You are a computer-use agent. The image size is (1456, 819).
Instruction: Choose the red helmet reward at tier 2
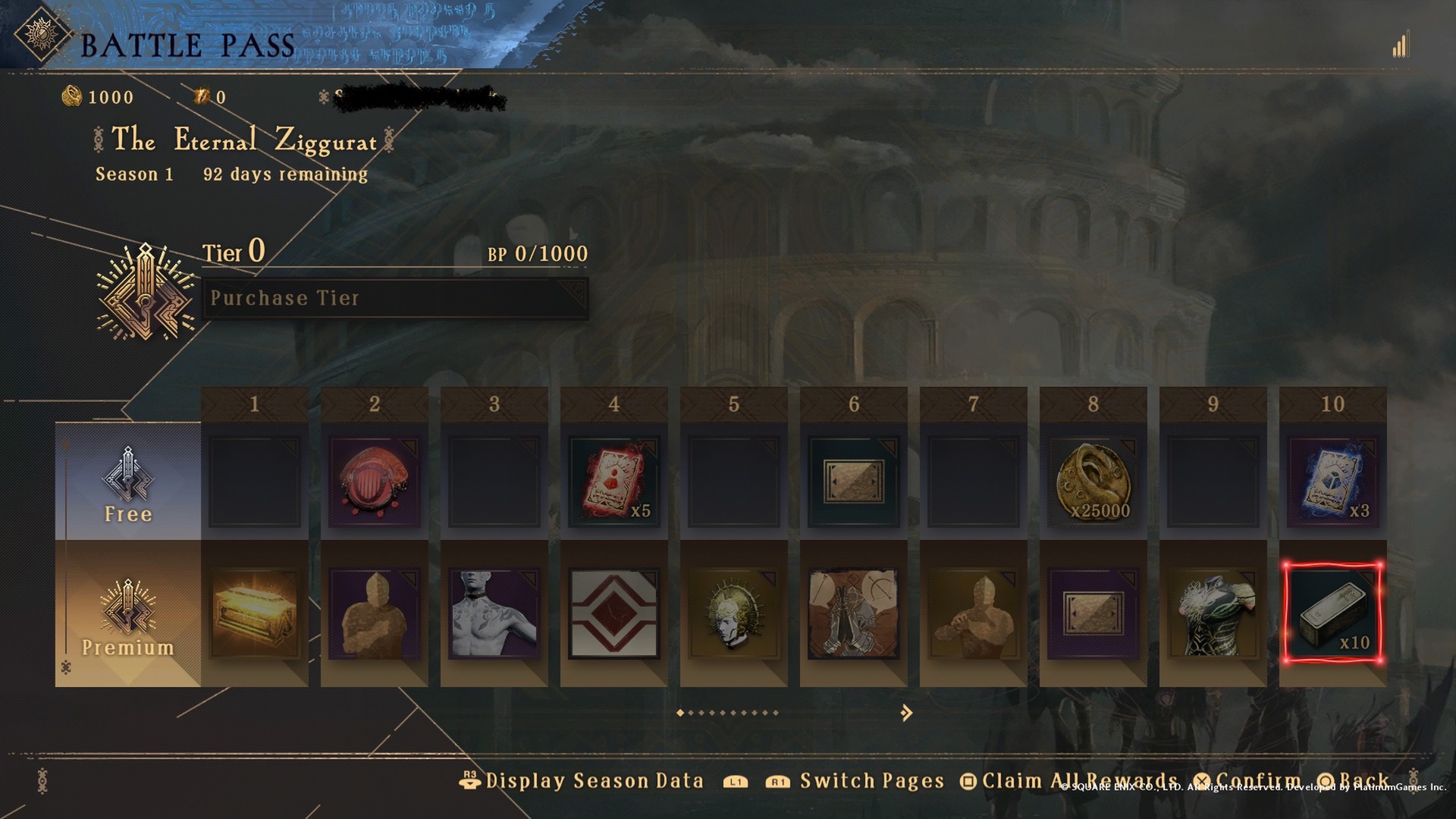pos(375,482)
